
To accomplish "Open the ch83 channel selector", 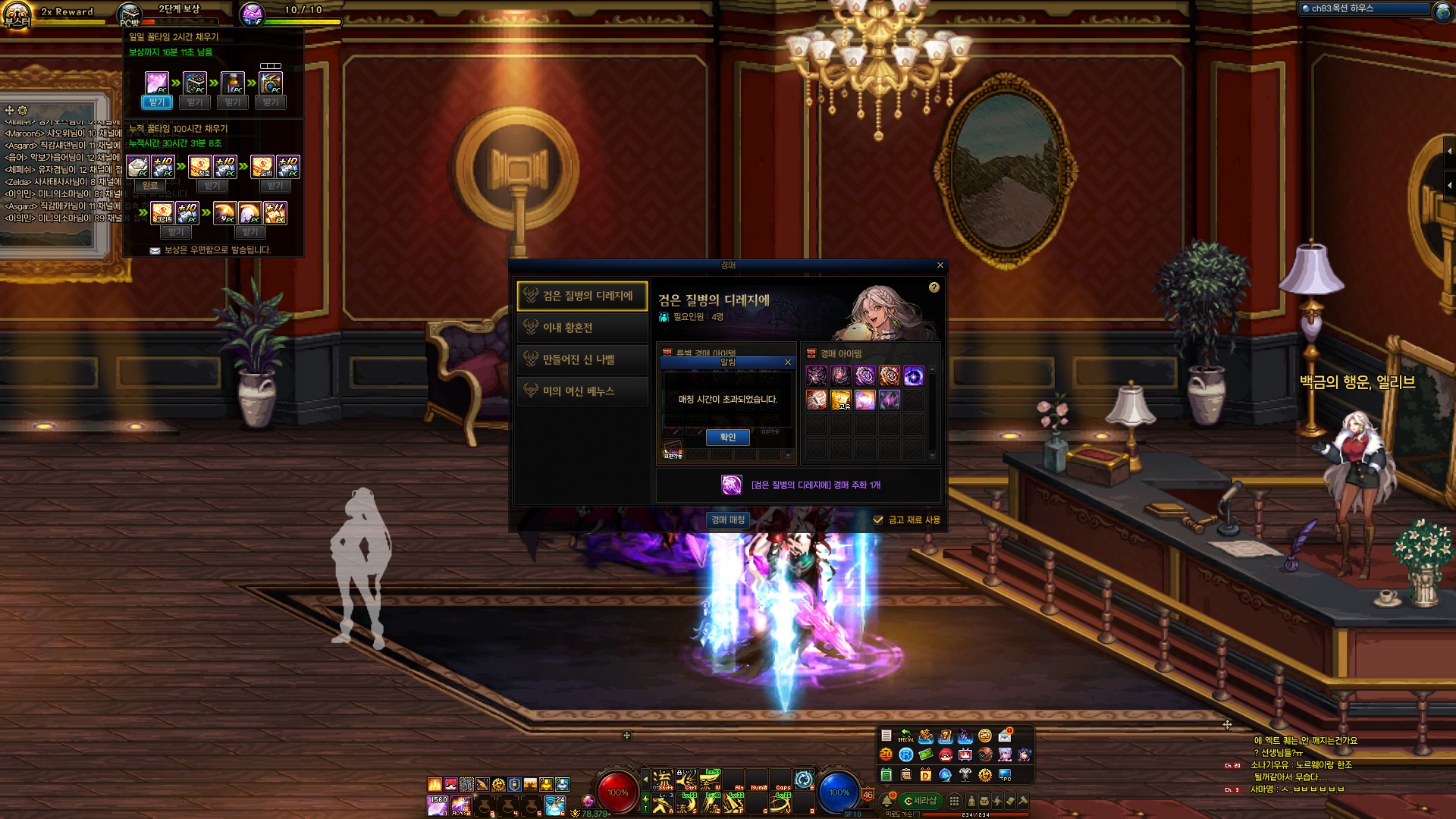I will pyautogui.click(x=1363, y=8).
